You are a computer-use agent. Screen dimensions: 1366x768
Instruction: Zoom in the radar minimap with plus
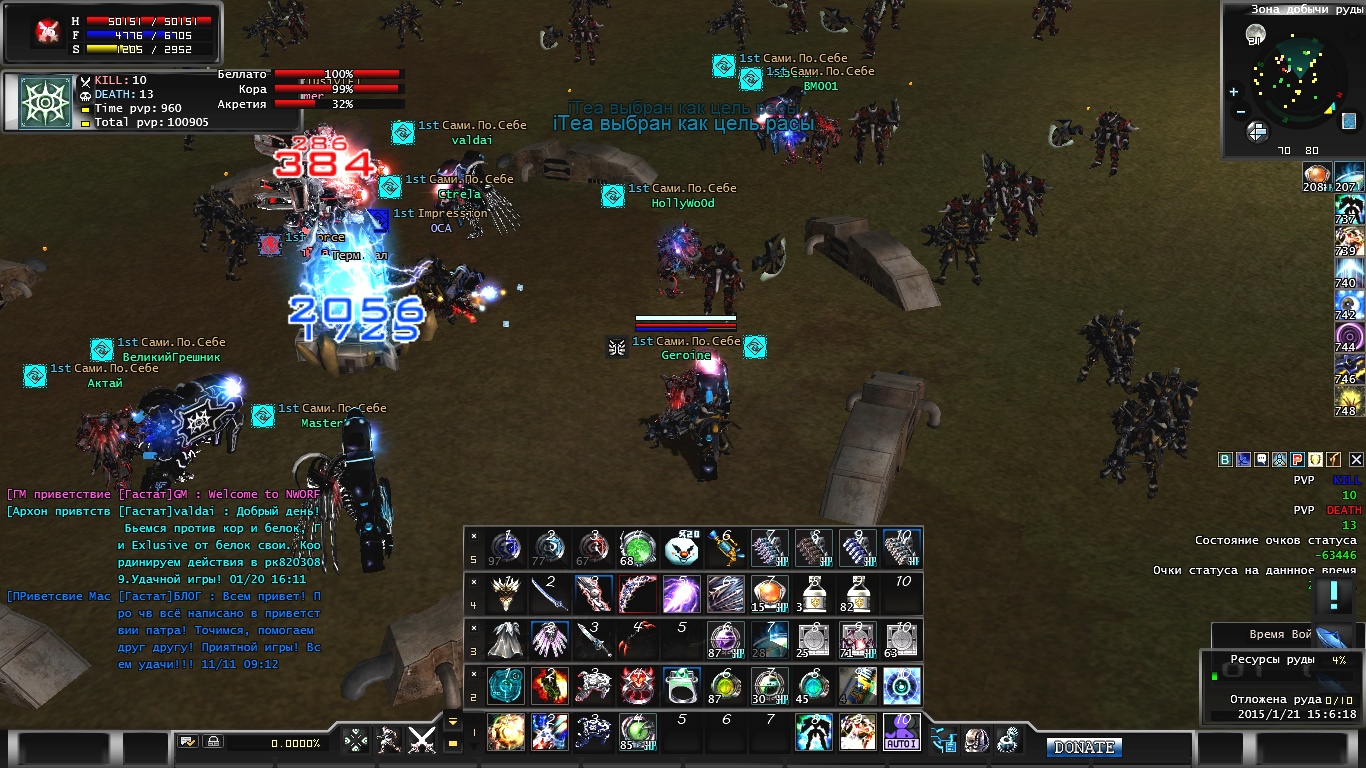pos(1234,92)
